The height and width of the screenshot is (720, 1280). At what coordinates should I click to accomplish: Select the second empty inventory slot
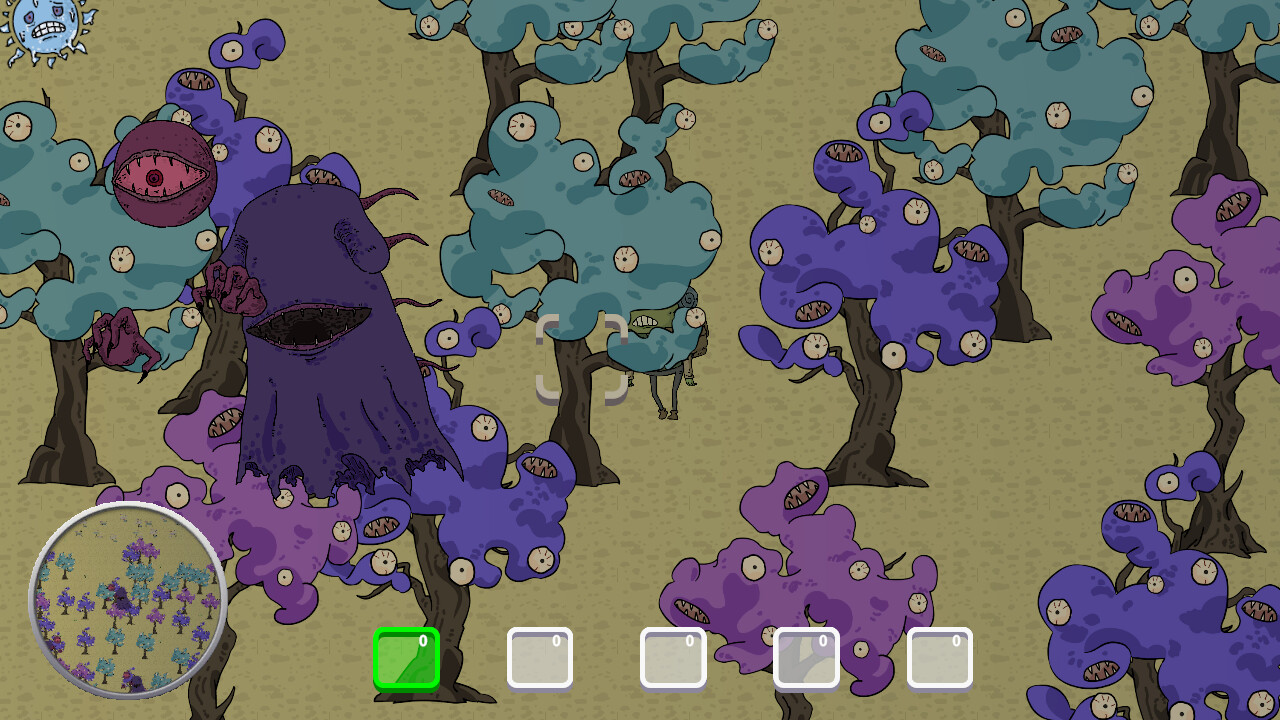(540, 657)
